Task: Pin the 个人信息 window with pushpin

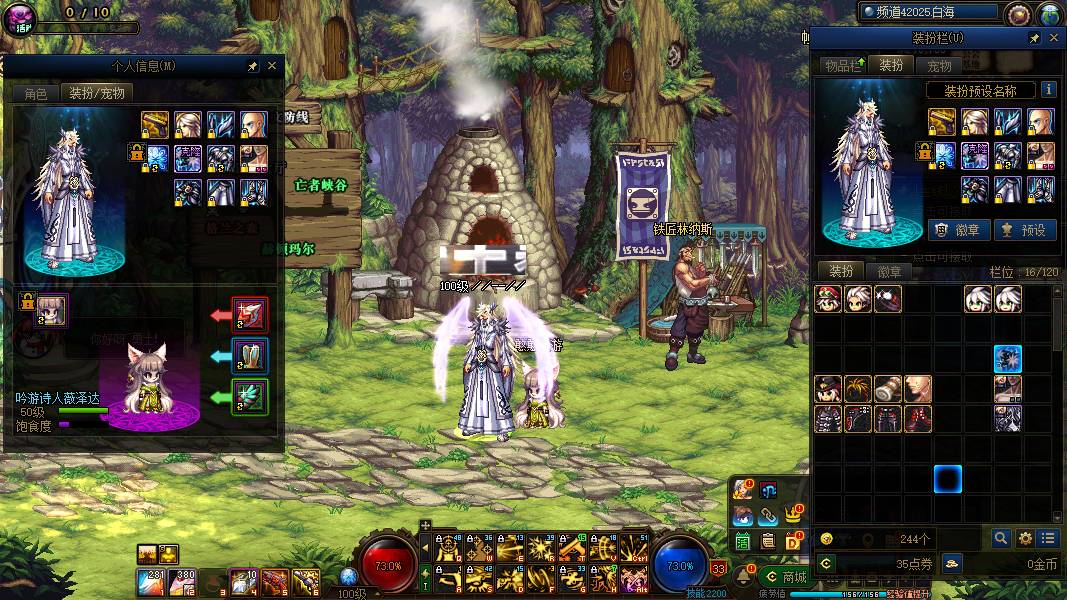Action: point(253,66)
